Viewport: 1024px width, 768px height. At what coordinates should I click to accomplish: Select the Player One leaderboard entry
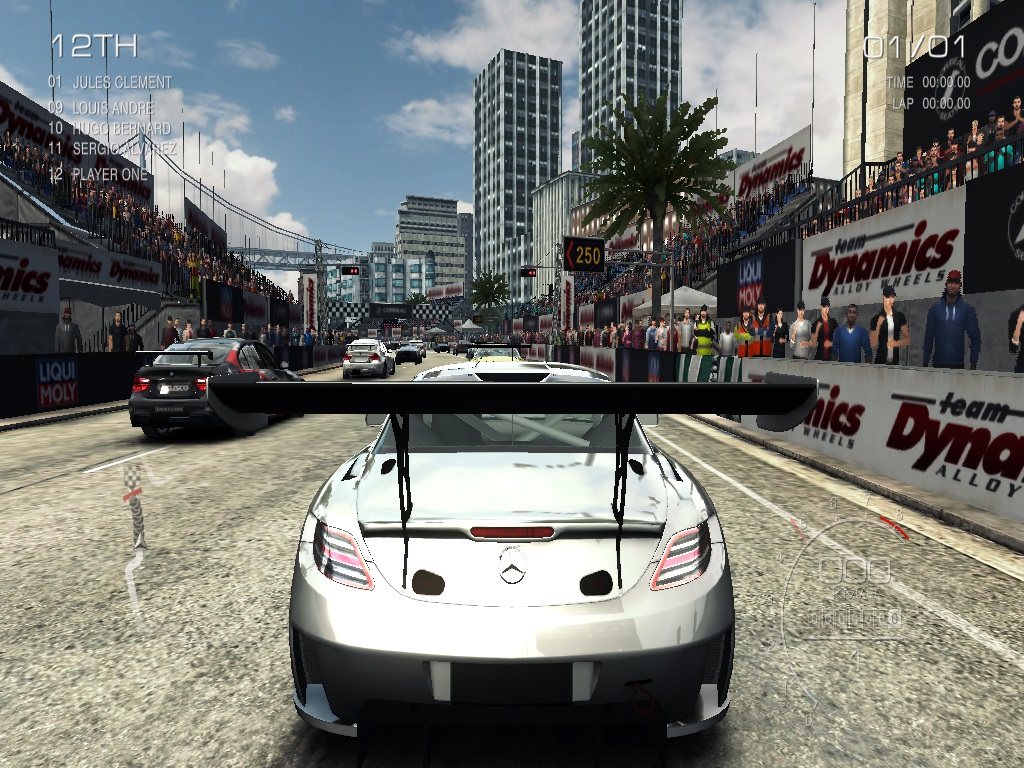click(x=98, y=174)
